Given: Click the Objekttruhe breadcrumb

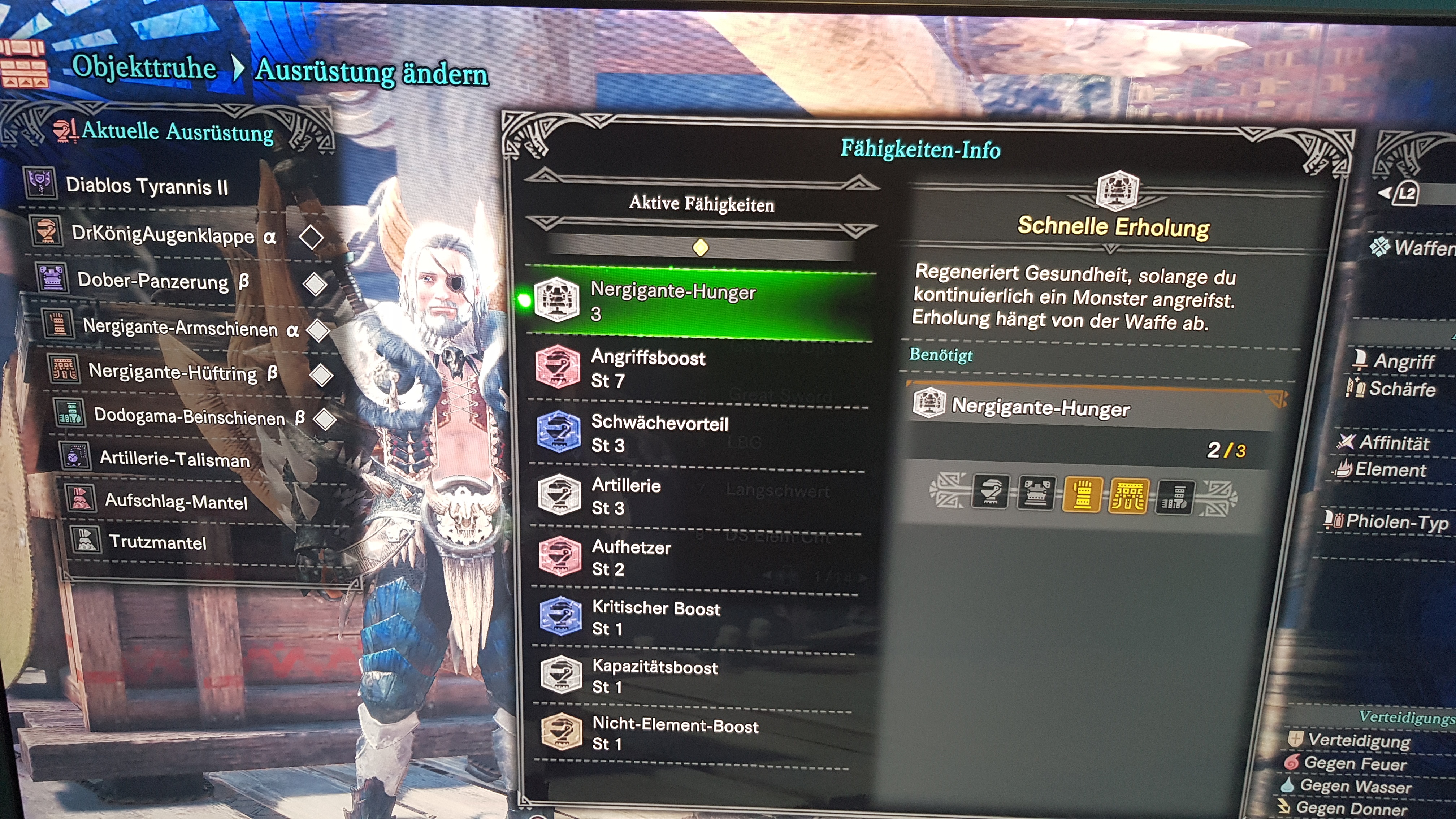Looking at the screenshot, I should 144,68.
